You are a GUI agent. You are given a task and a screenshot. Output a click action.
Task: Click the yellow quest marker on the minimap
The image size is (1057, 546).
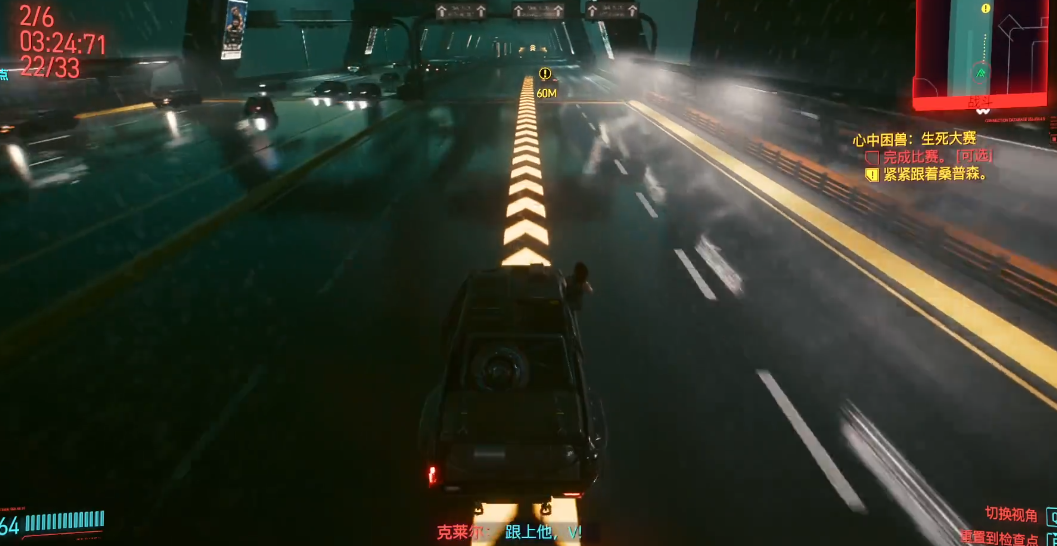986,9
